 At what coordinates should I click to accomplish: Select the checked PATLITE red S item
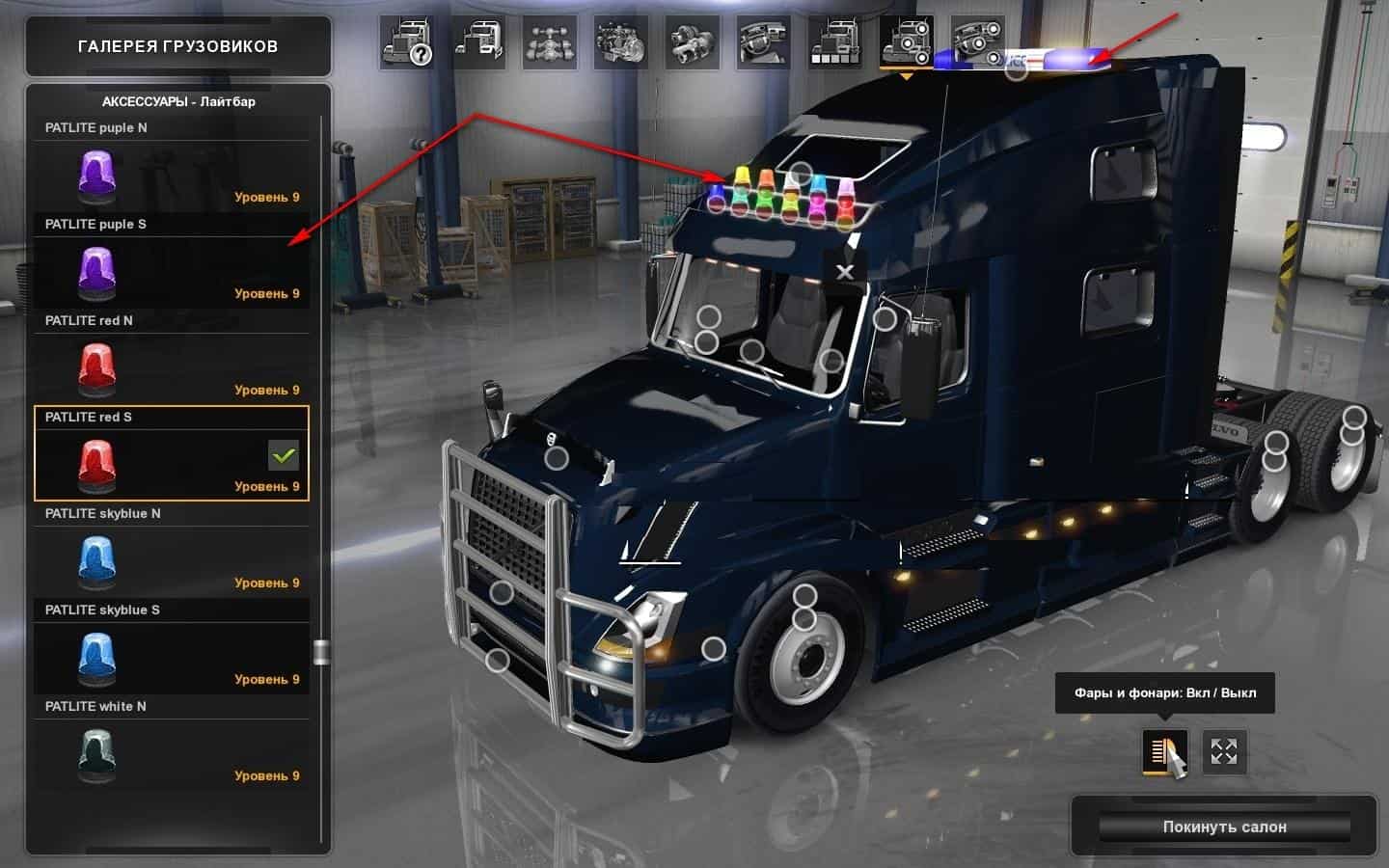[x=172, y=454]
